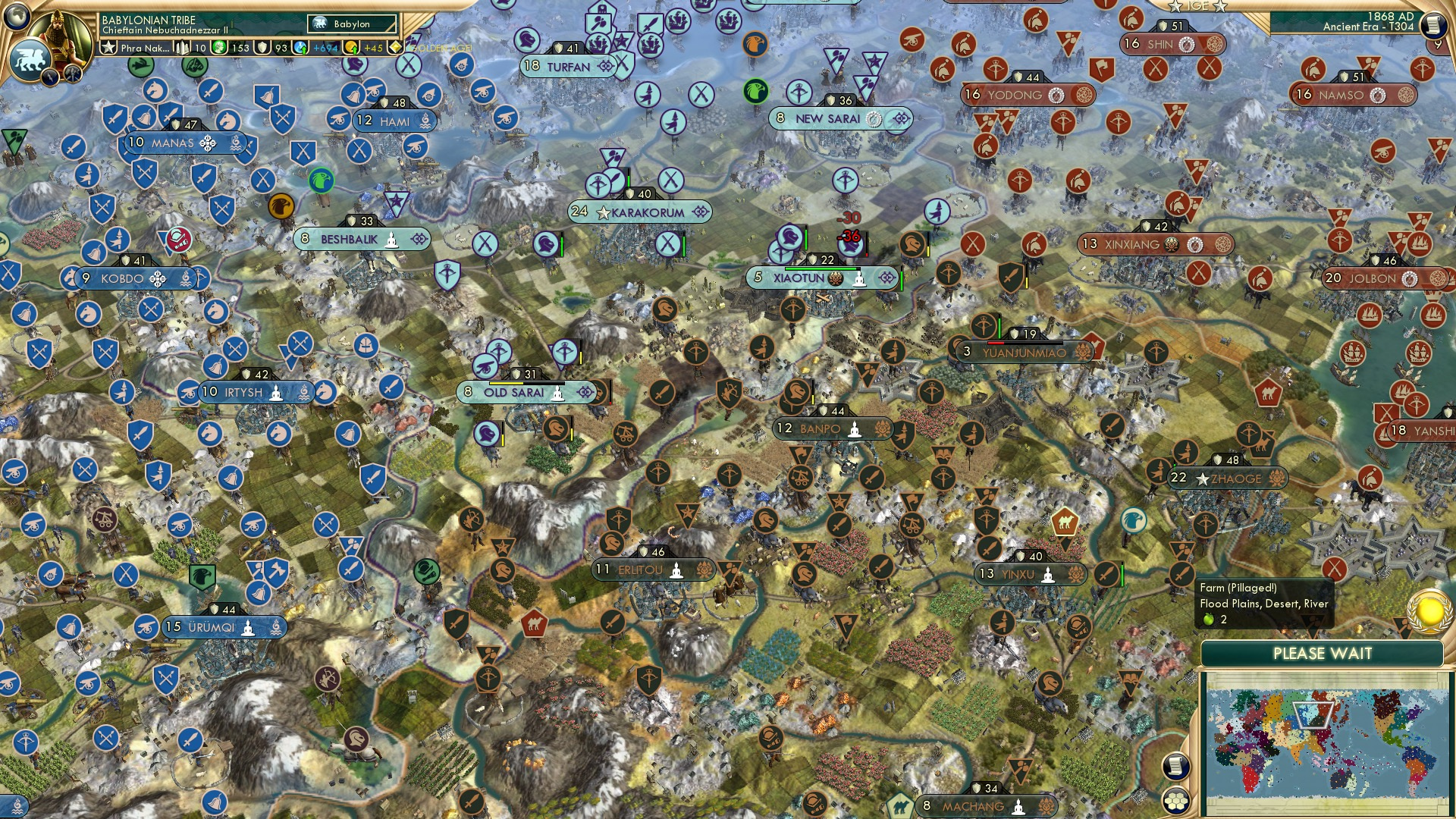Toggle strategic view with the hexagon icon near the minimap
Screen dimensions: 1456x819
pyautogui.click(x=1176, y=801)
